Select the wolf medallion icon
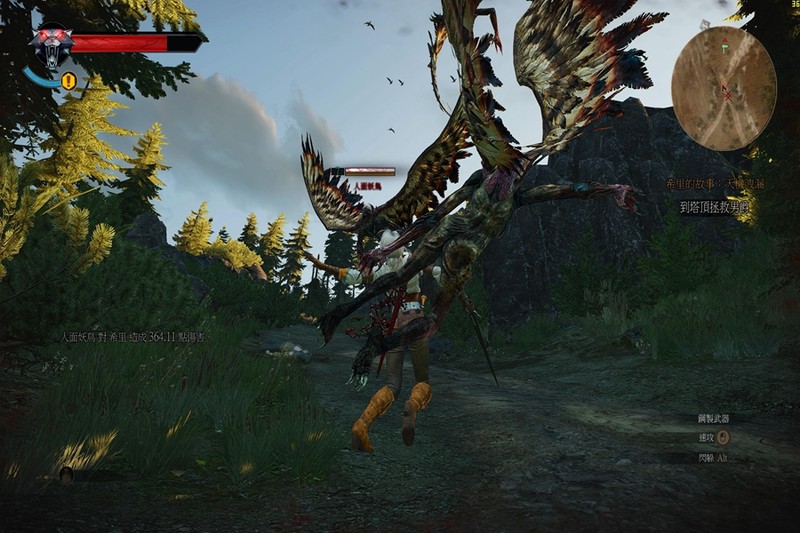The width and height of the screenshot is (800, 533). click(50, 45)
